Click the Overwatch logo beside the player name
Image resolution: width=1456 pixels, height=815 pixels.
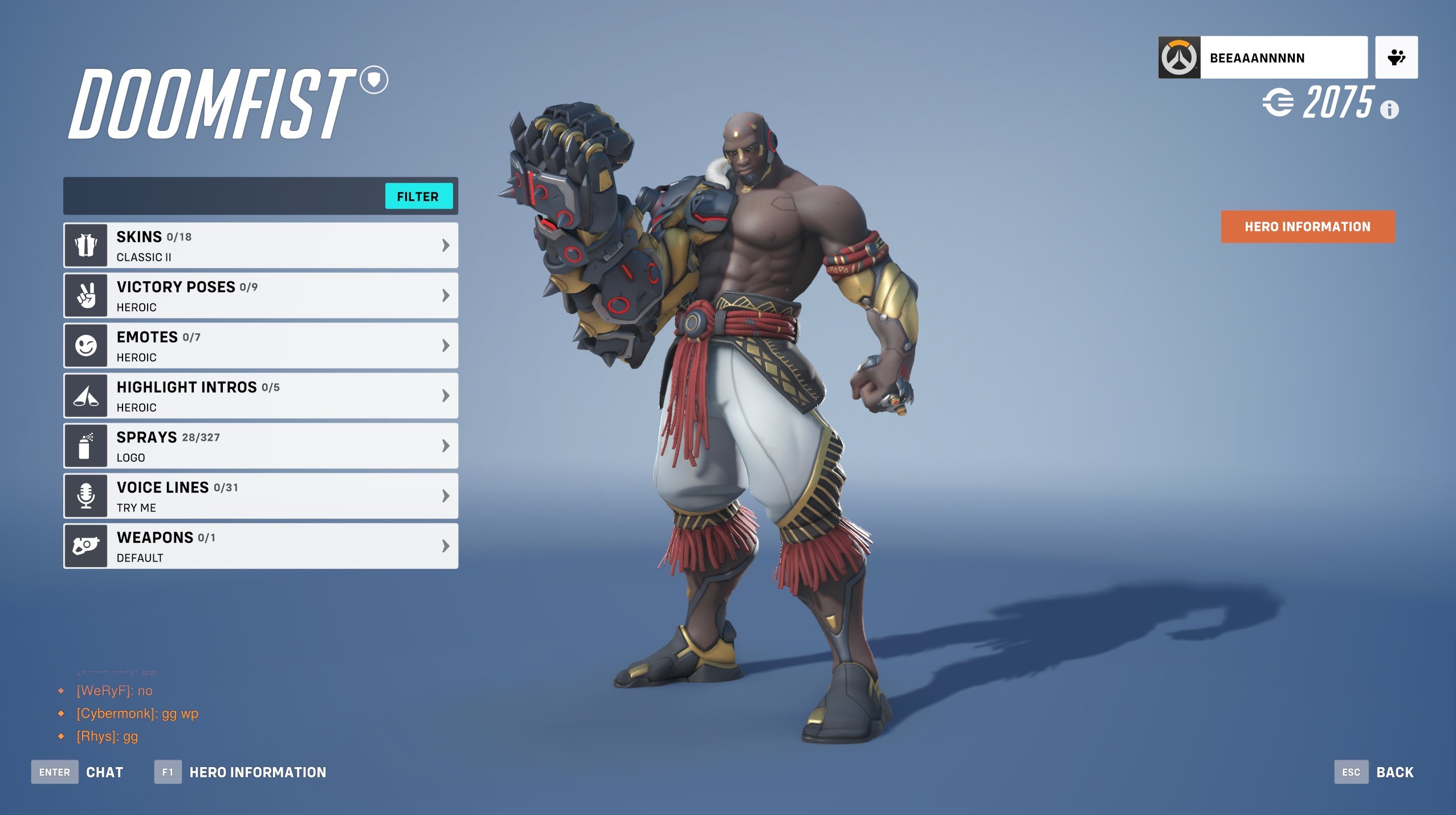pos(1180,57)
